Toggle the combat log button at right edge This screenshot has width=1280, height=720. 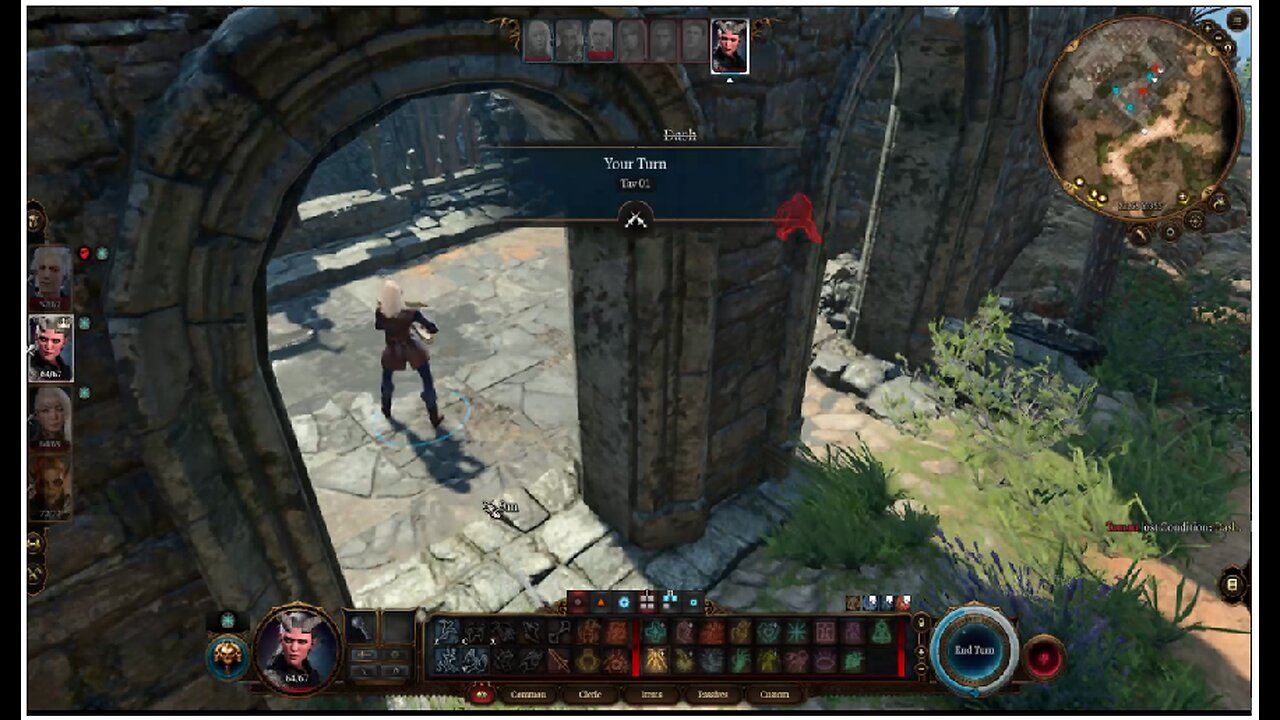click(1232, 584)
